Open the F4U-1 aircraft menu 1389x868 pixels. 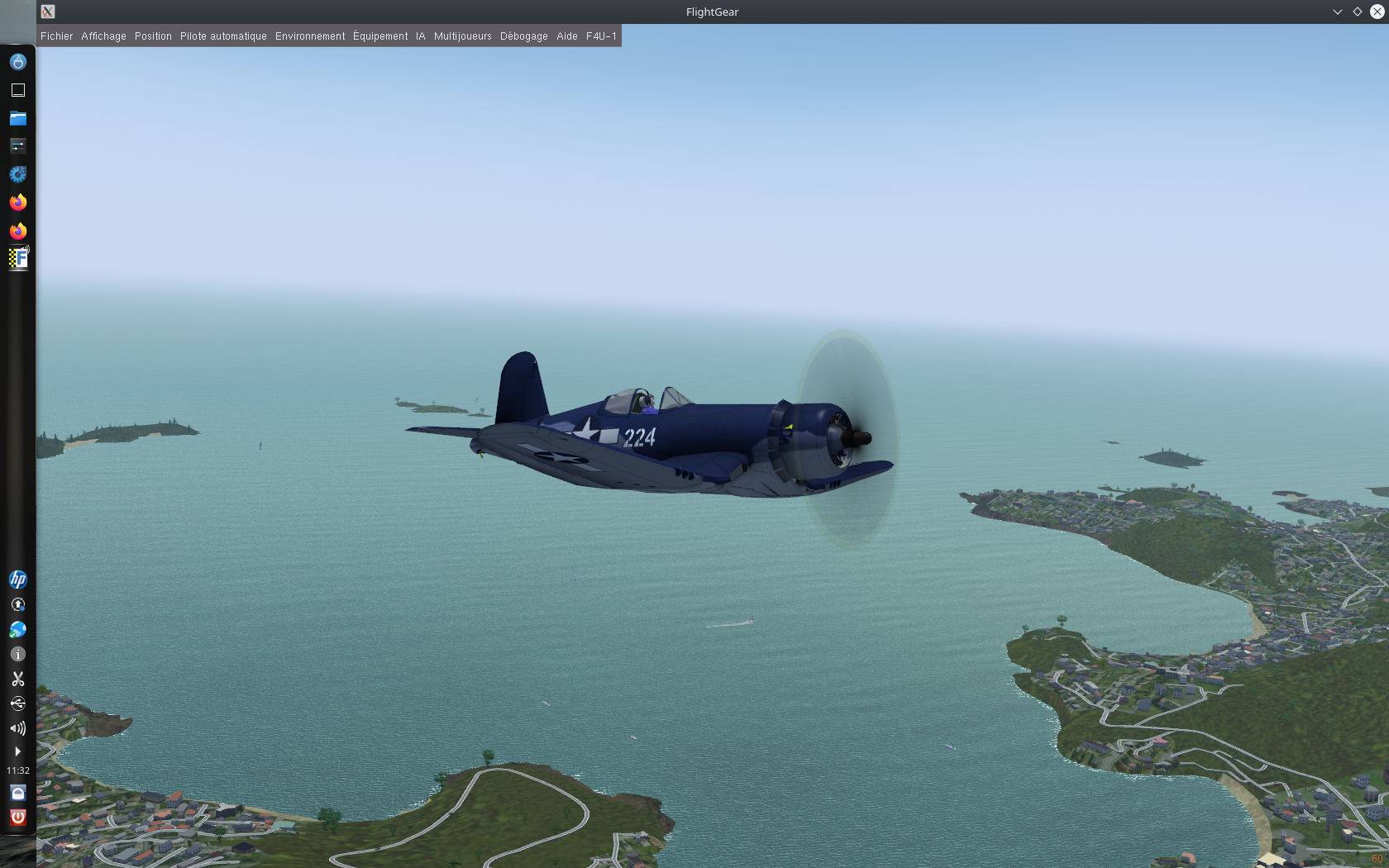point(601,36)
